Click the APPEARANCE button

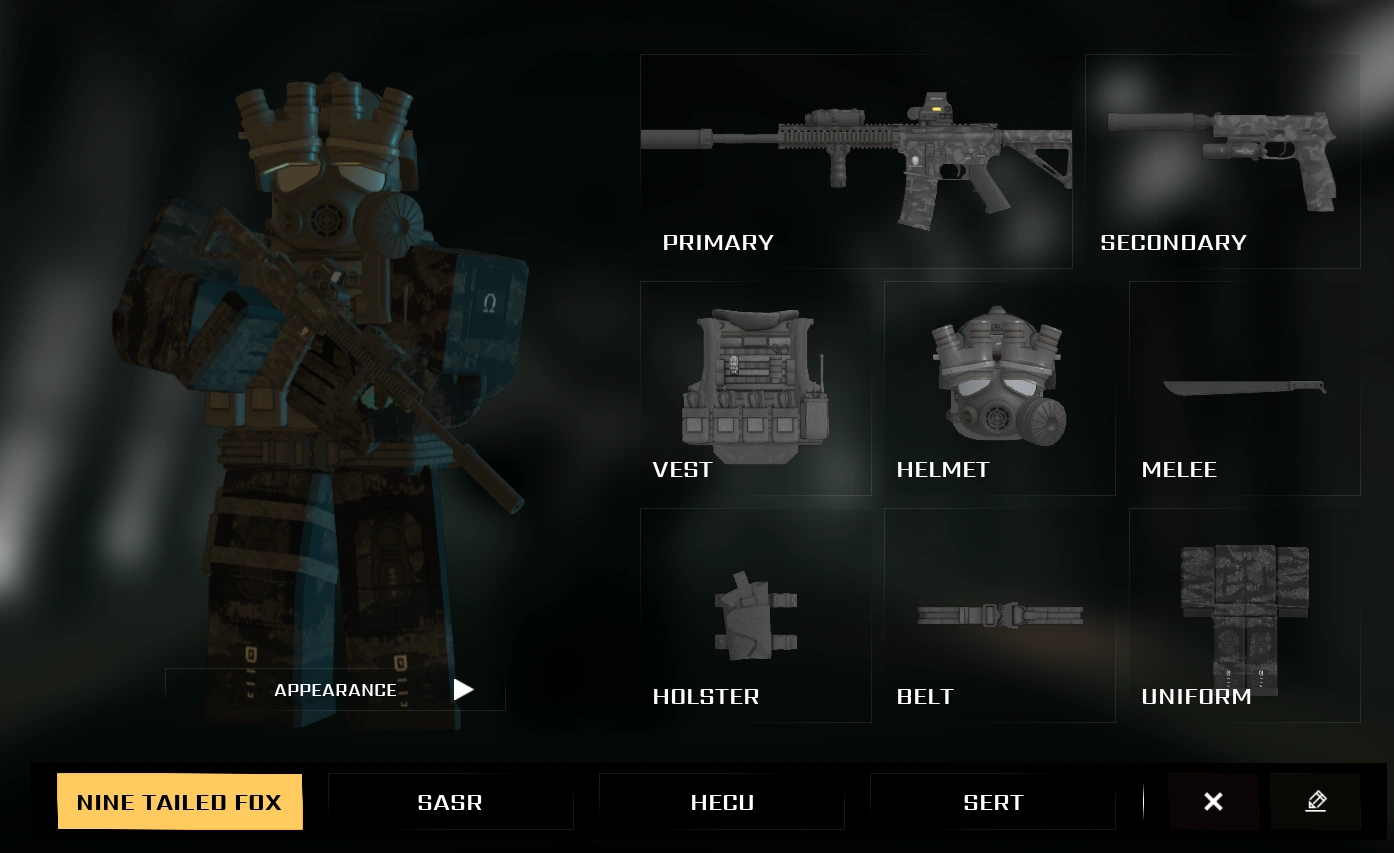pyautogui.click(x=336, y=690)
